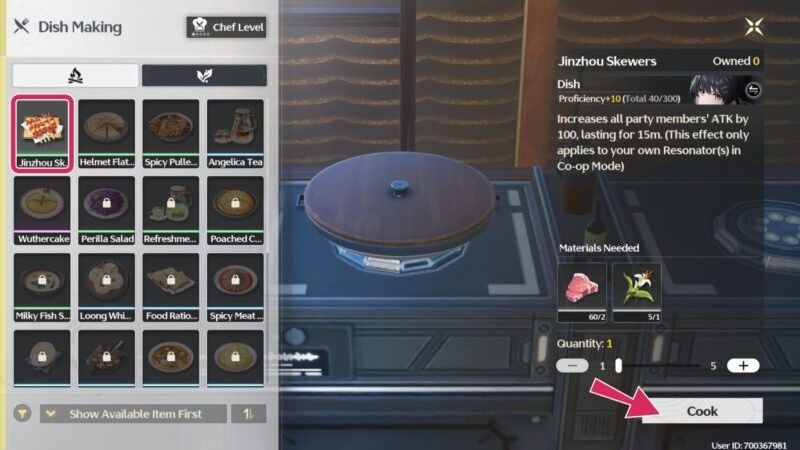Select the Jinzhou Skewers recipe
This screenshot has height=450, width=800.
tap(42, 133)
